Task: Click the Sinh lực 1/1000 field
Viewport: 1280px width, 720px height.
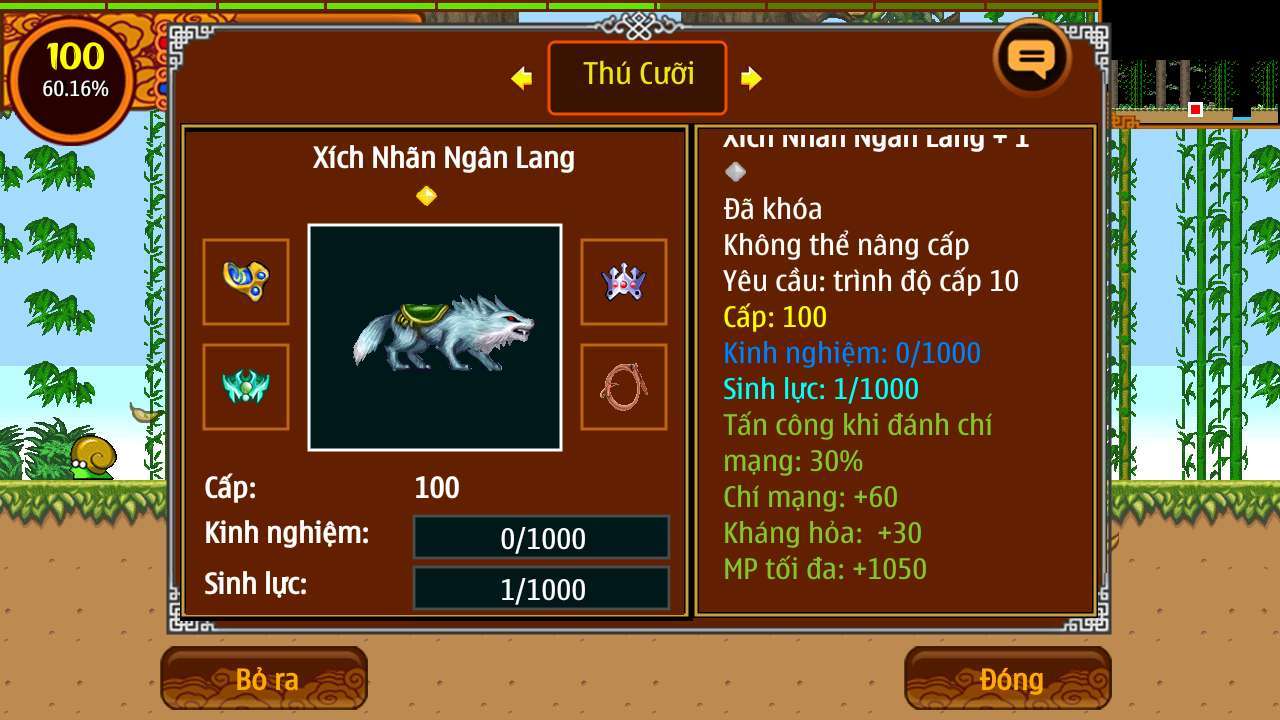Action: pos(541,589)
